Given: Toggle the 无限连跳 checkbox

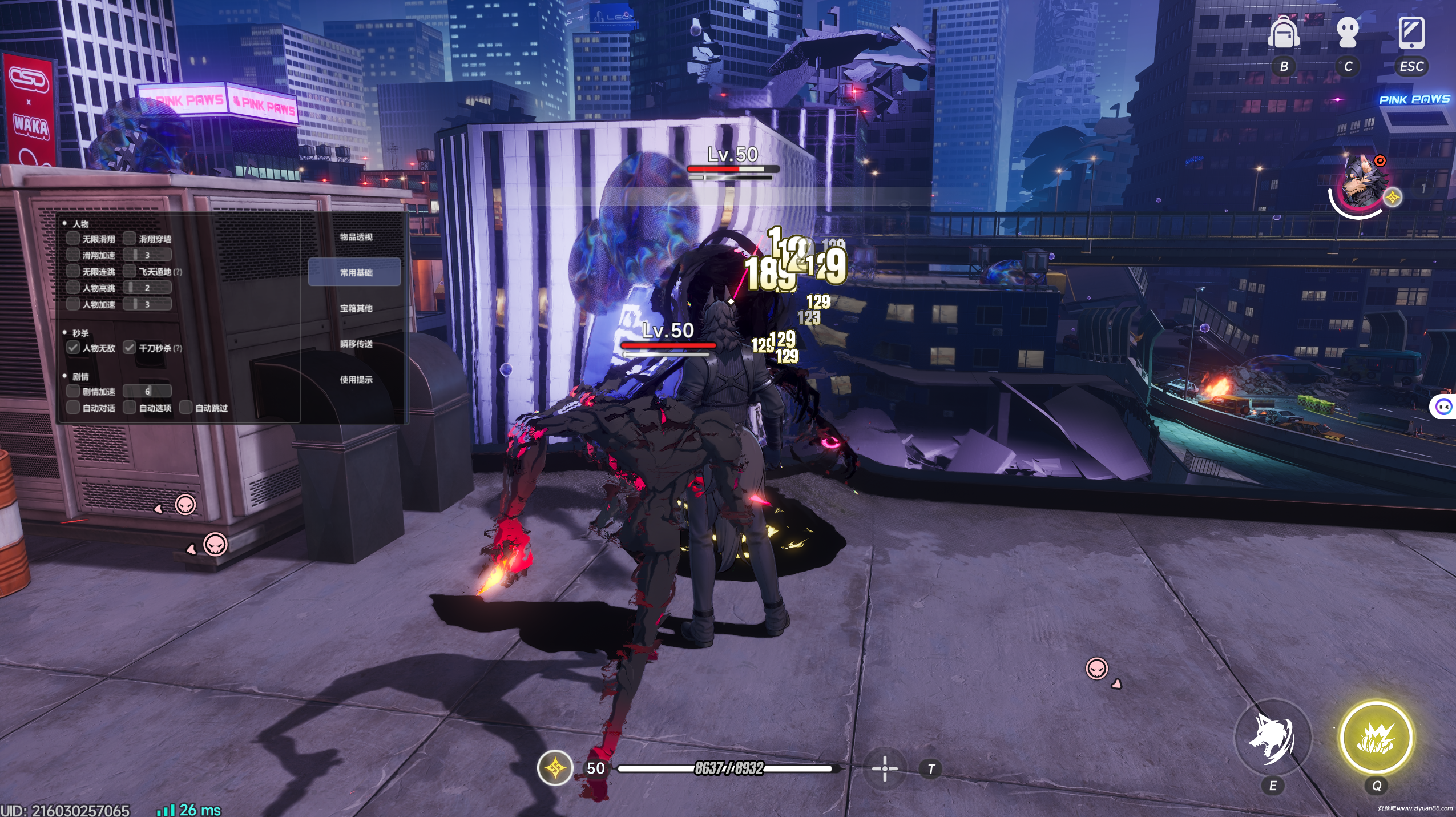Looking at the screenshot, I should tap(73, 272).
